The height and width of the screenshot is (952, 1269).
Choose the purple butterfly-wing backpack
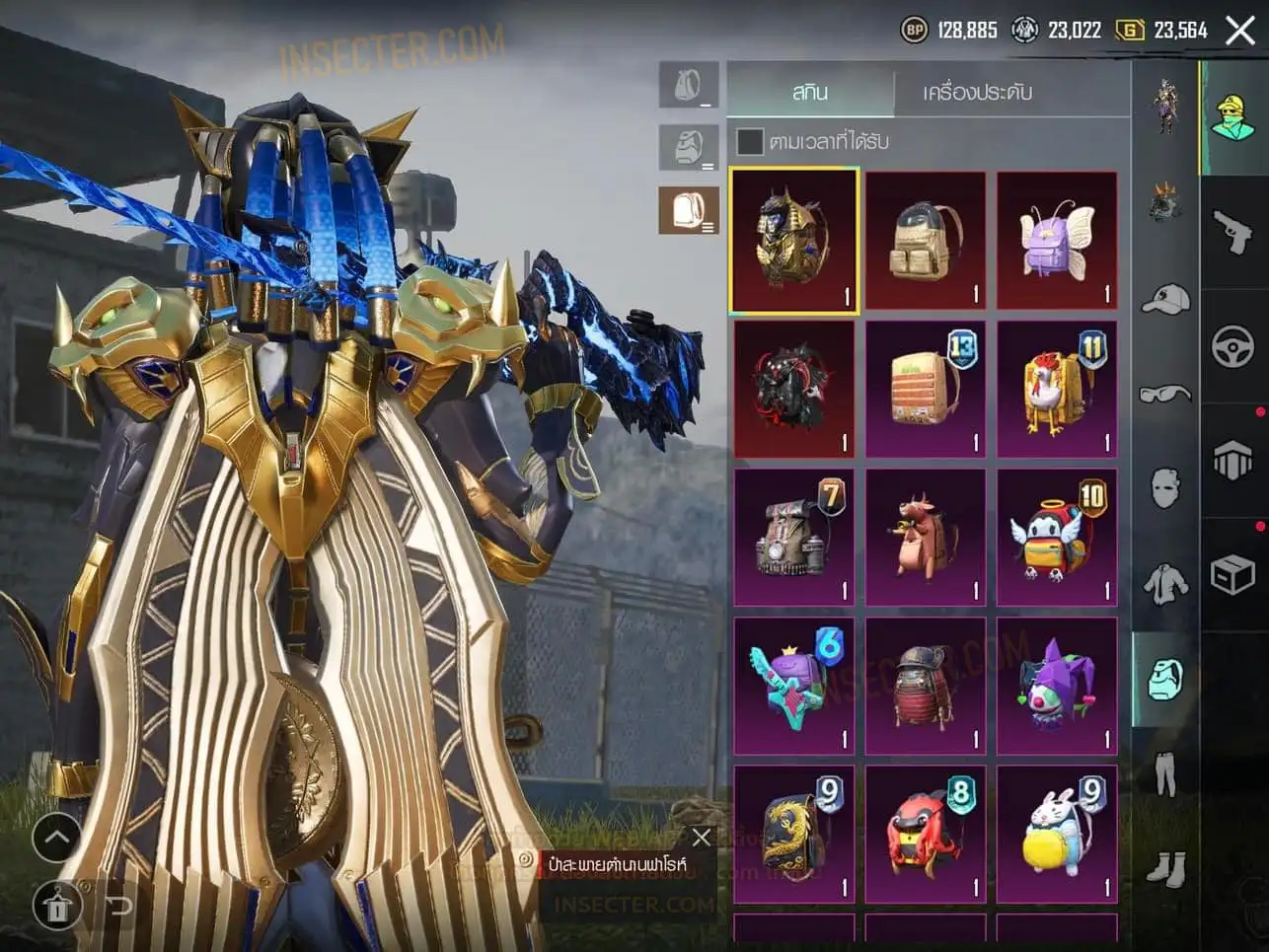pos(1057,241)
